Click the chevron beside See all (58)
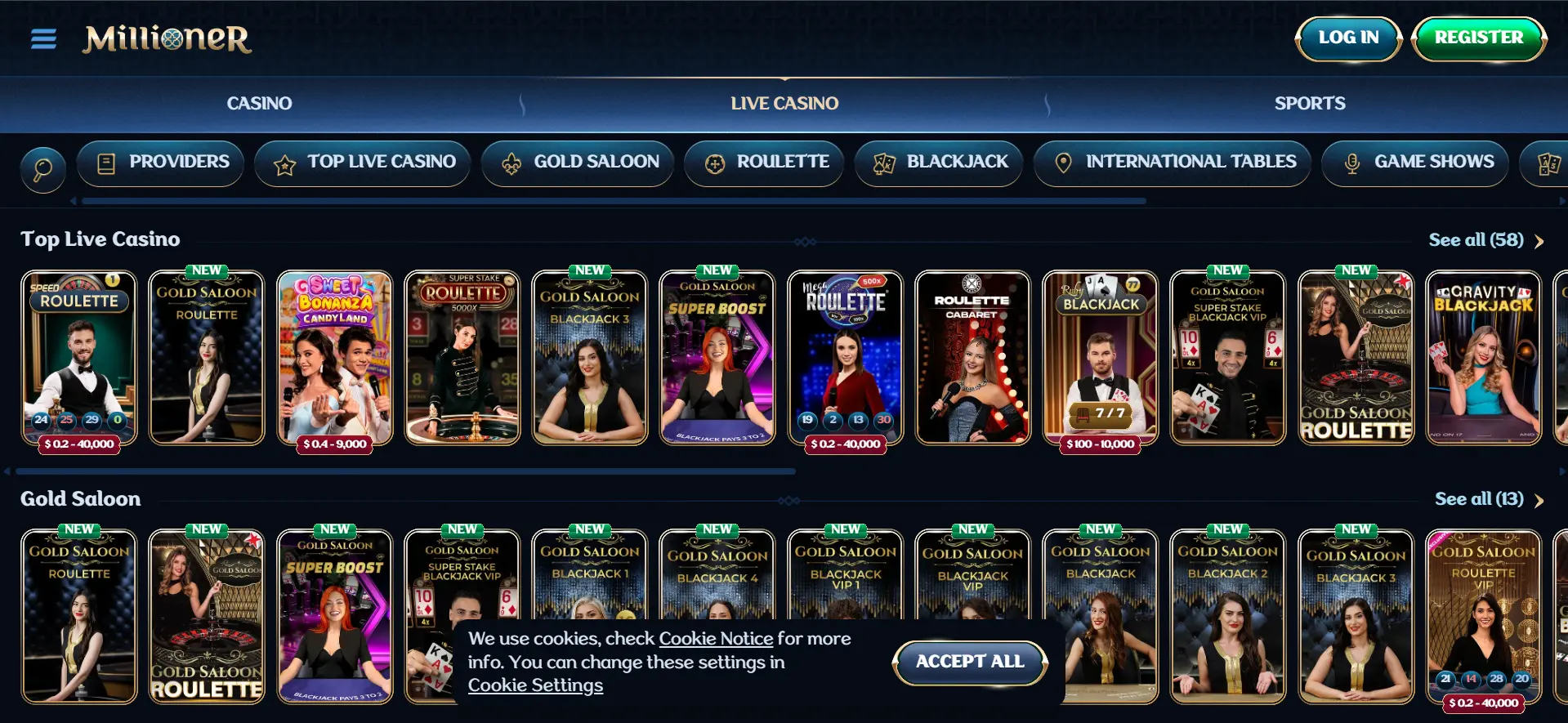This screenshot has height=723, width=1568. click(1539, 241)
